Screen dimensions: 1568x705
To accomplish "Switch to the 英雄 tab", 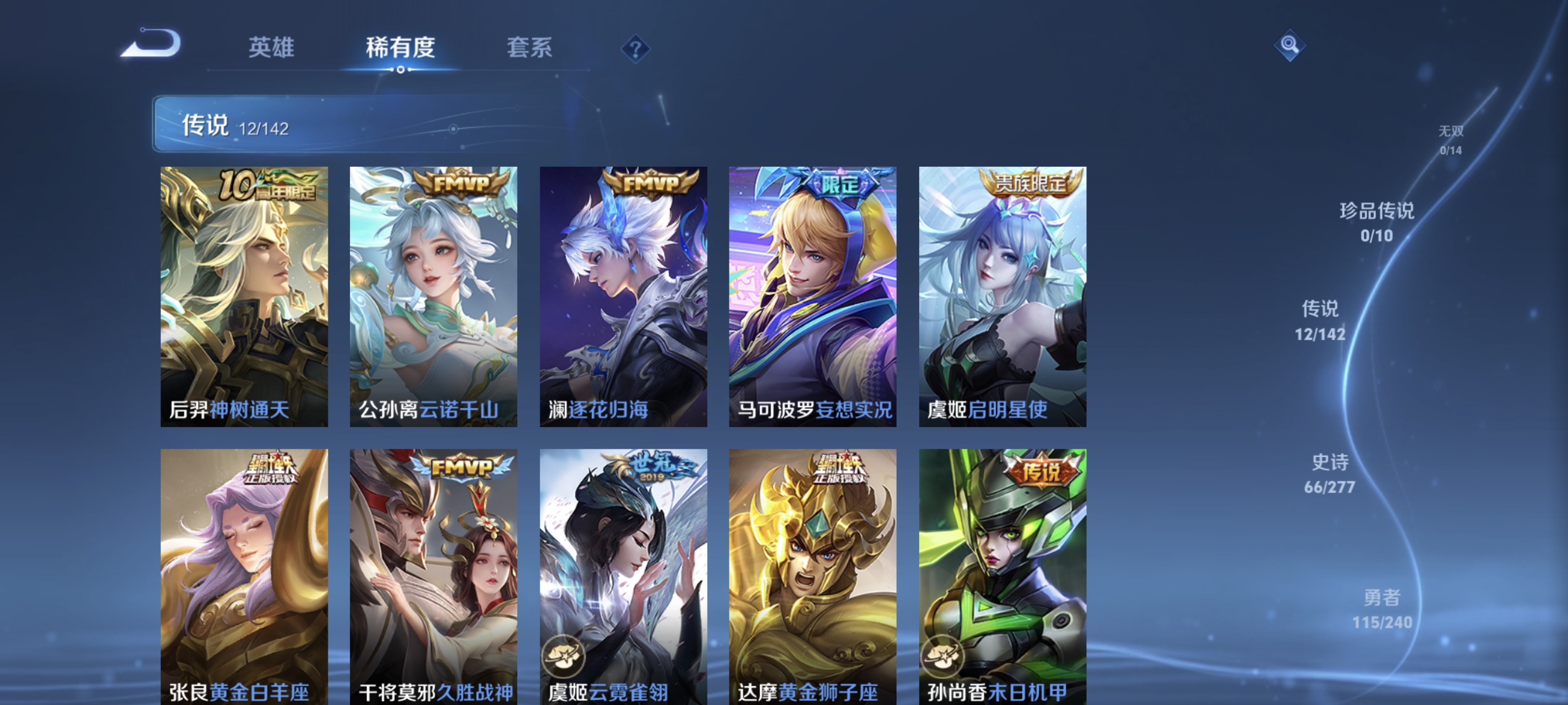I will coord(272,48).
